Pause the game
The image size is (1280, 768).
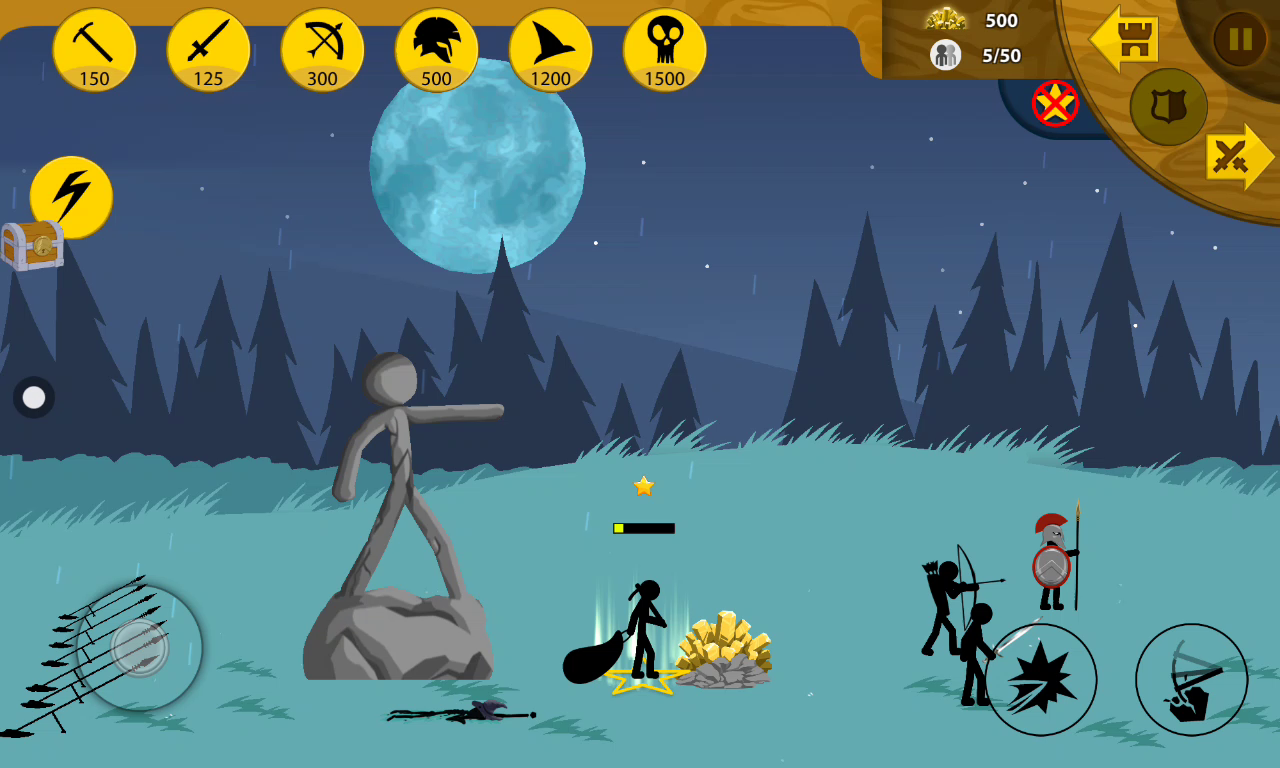click(1240, 39)
